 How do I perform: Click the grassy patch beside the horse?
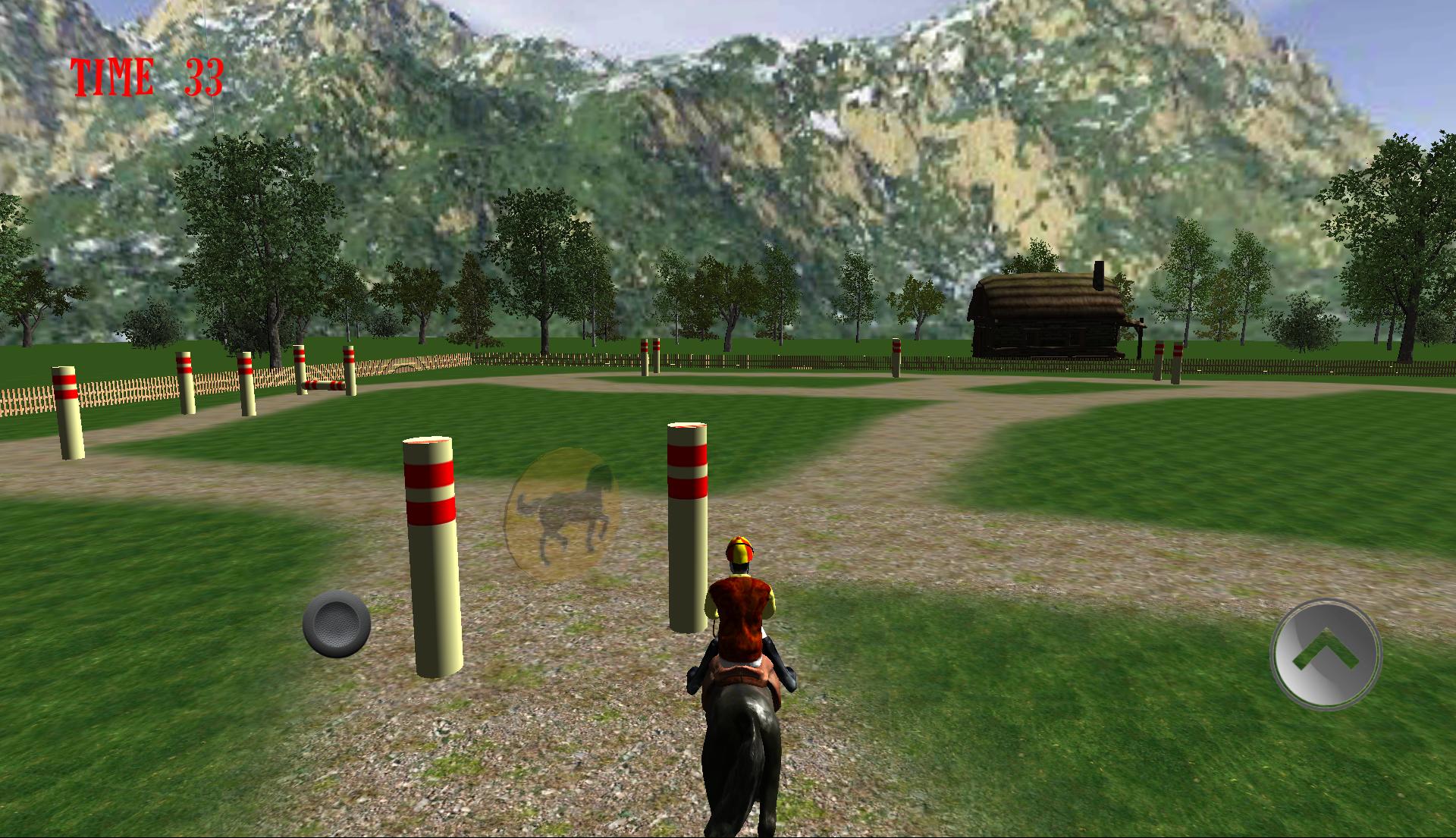point(948,720)
